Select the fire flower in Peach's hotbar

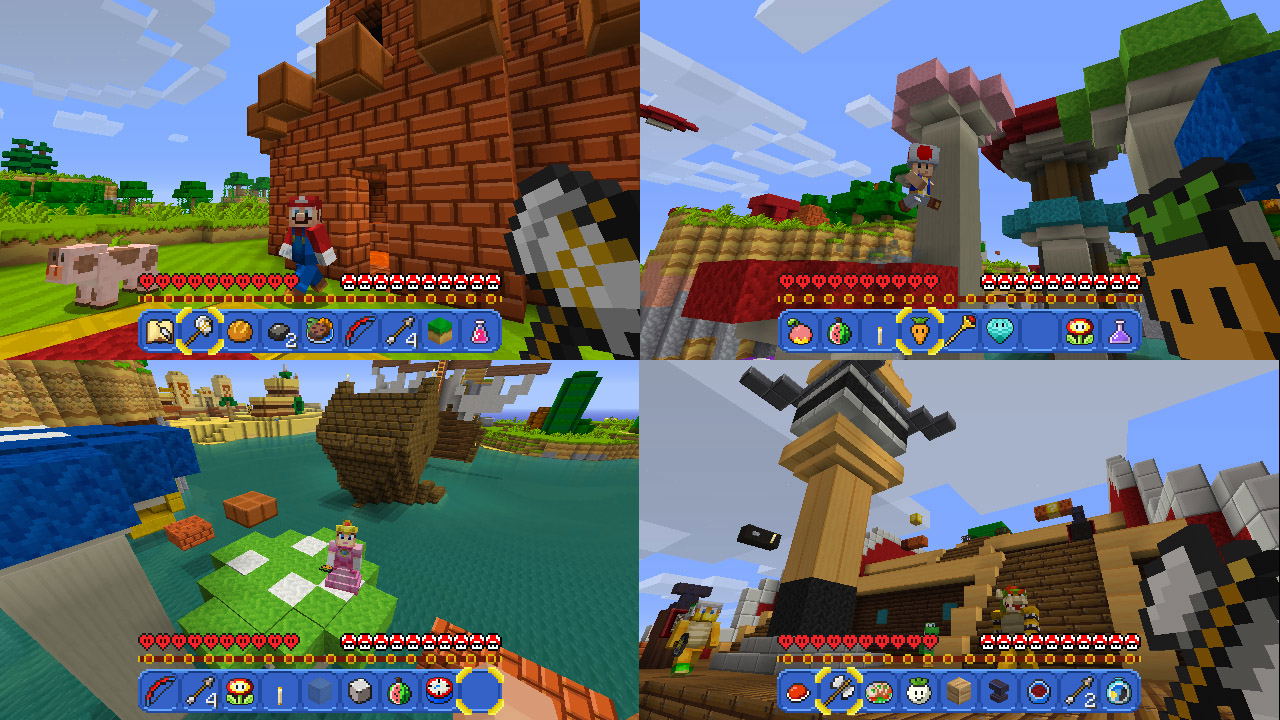[239, 693]
